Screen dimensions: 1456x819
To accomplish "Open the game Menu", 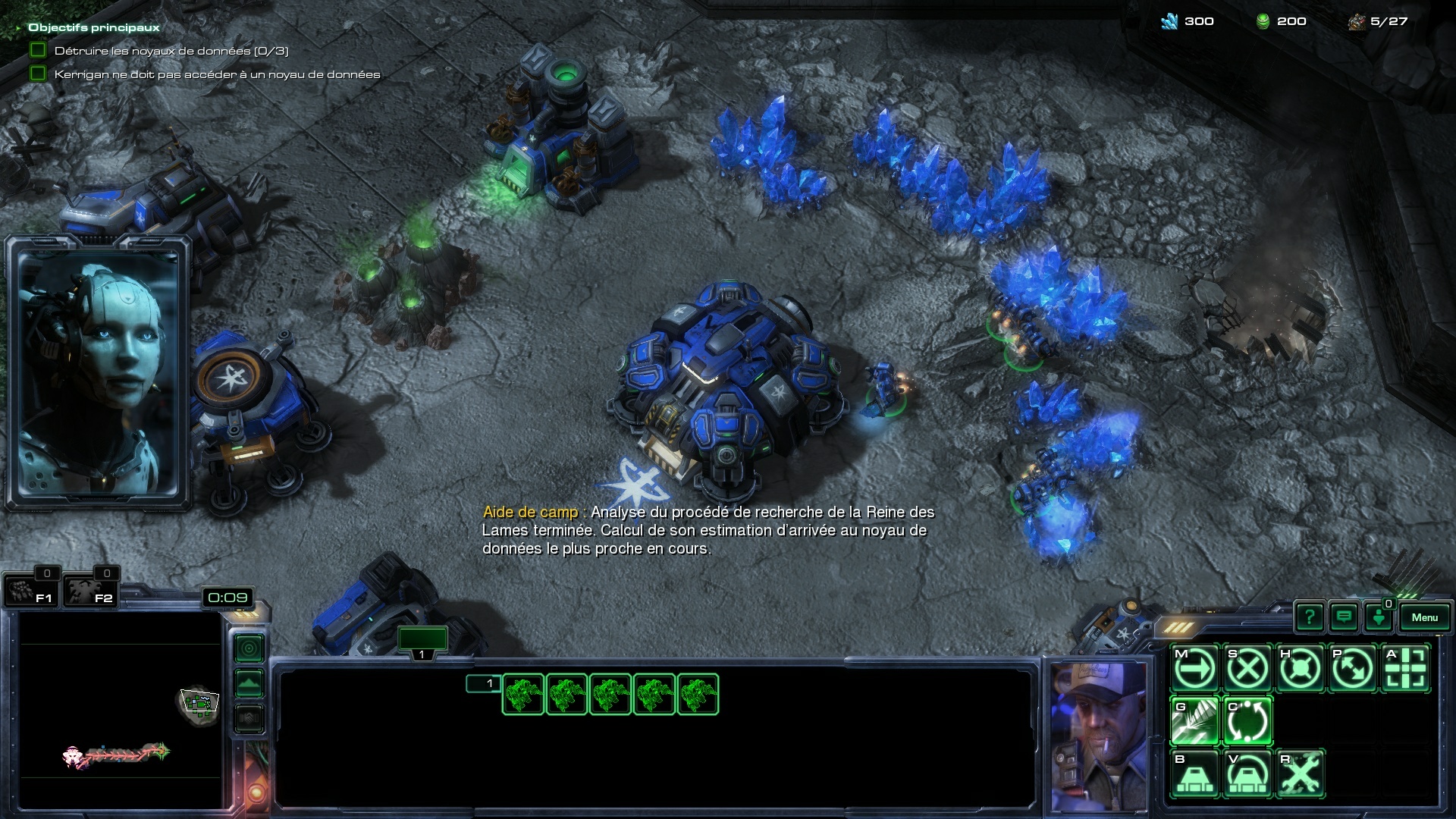I will tap(1424, 617).
